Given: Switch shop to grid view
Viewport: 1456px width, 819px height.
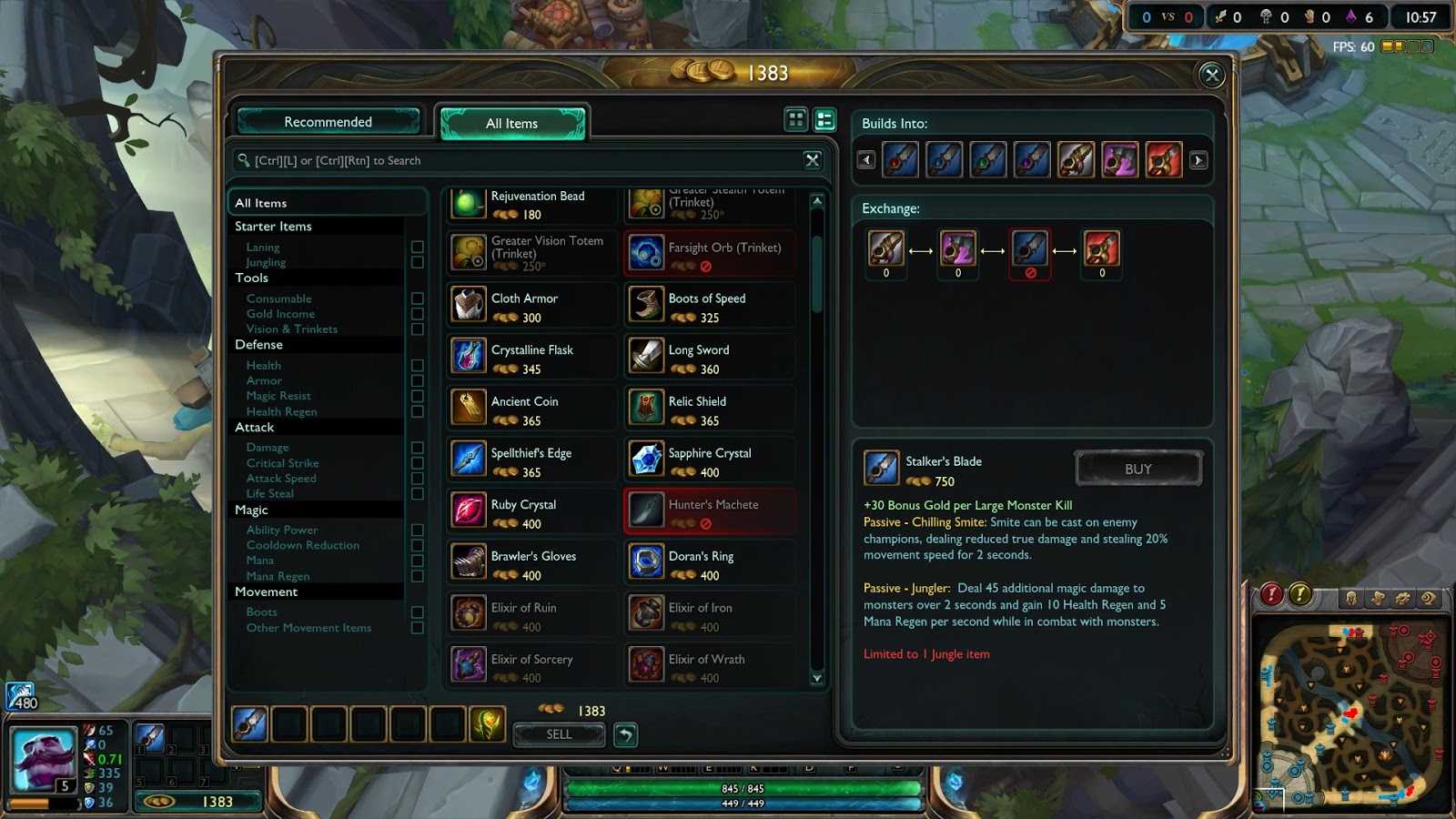Looking at the screenshot, I should pos(796,119).
